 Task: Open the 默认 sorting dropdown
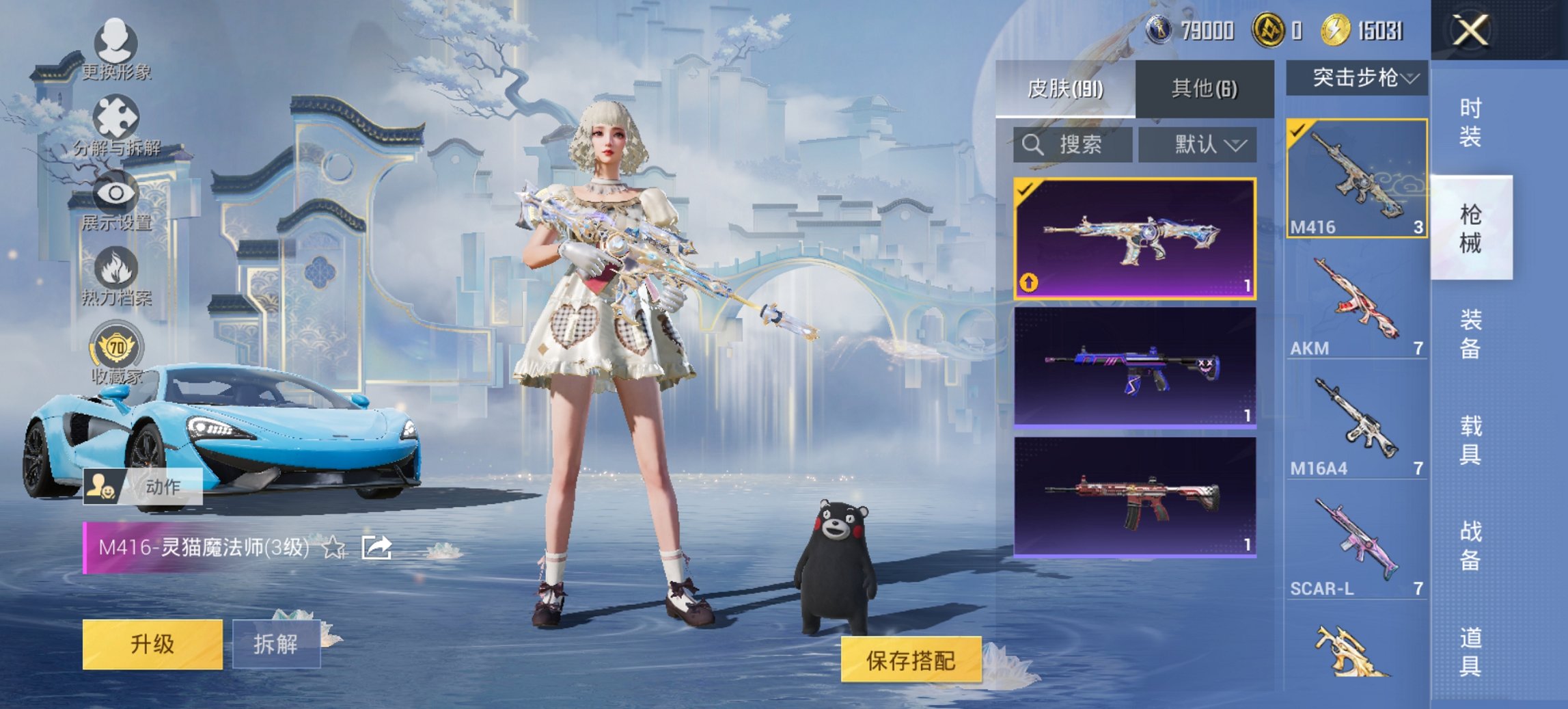pos(1199,146)
